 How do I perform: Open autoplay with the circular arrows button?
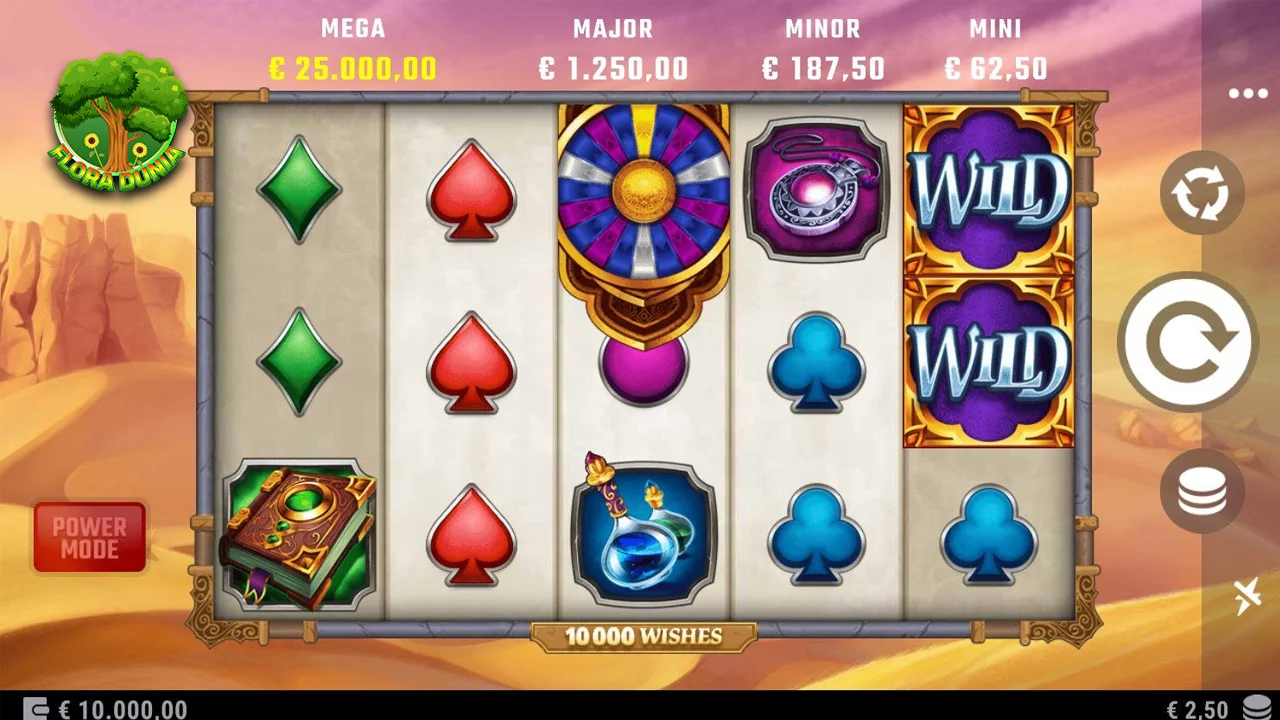(x=1201, y=193)
